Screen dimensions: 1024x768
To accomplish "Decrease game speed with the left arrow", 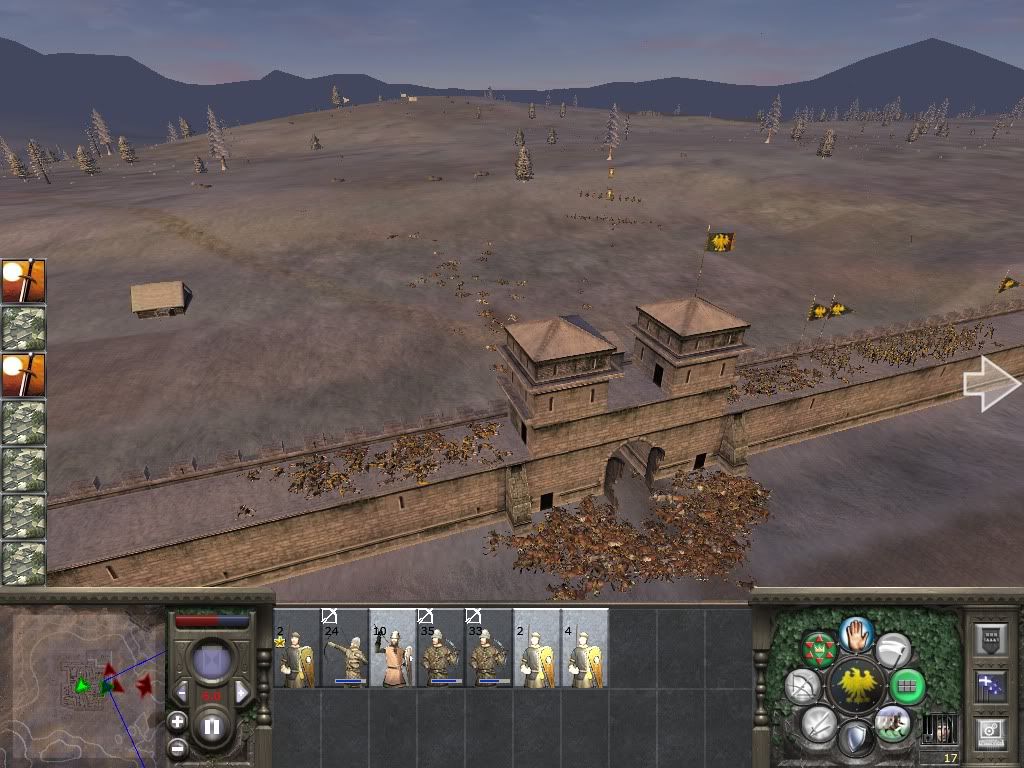I will 181,692.
